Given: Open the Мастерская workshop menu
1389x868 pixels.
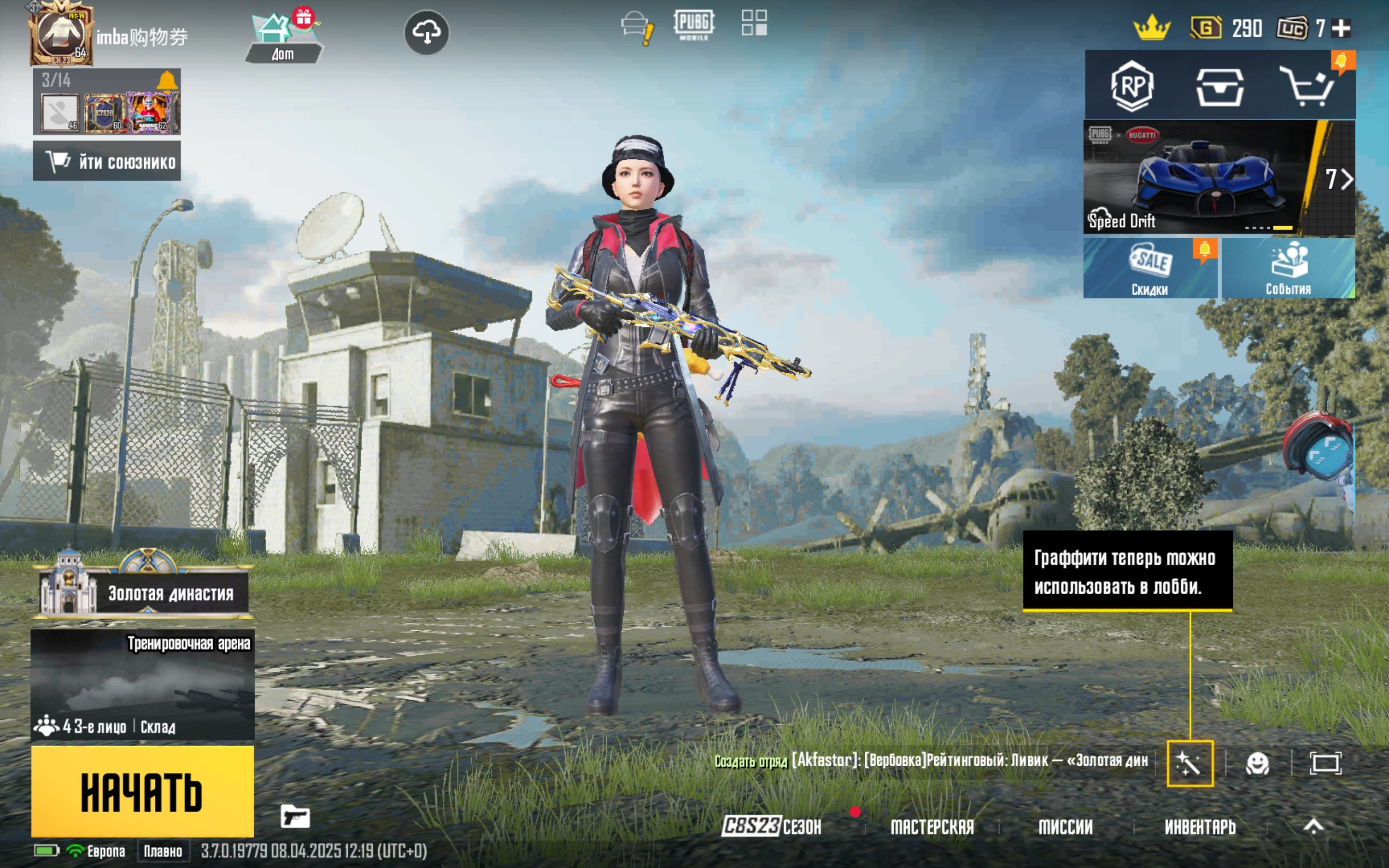Looking at the screenshot, I should (x=932, y=827).
